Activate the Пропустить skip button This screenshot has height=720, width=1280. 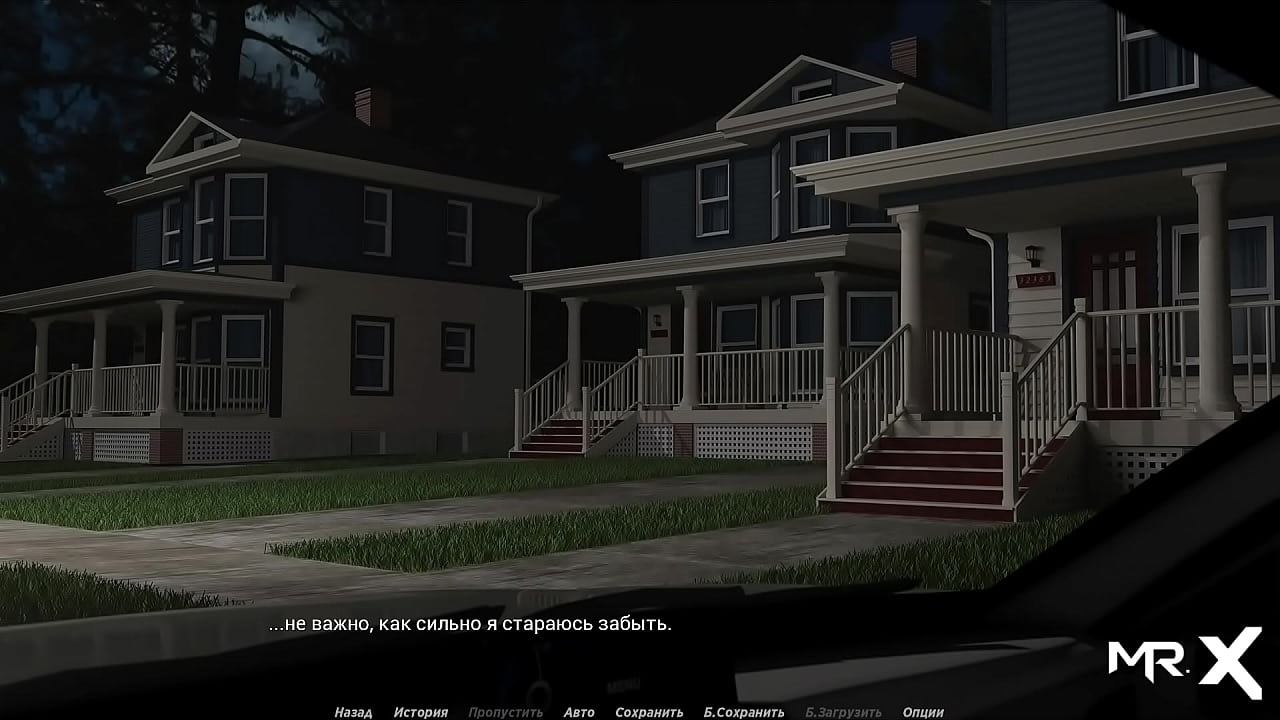tap(505, 712)
